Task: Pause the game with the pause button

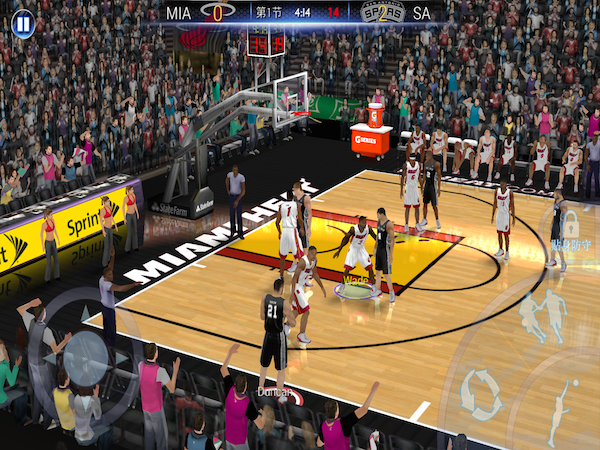Action: click(22, 21)
